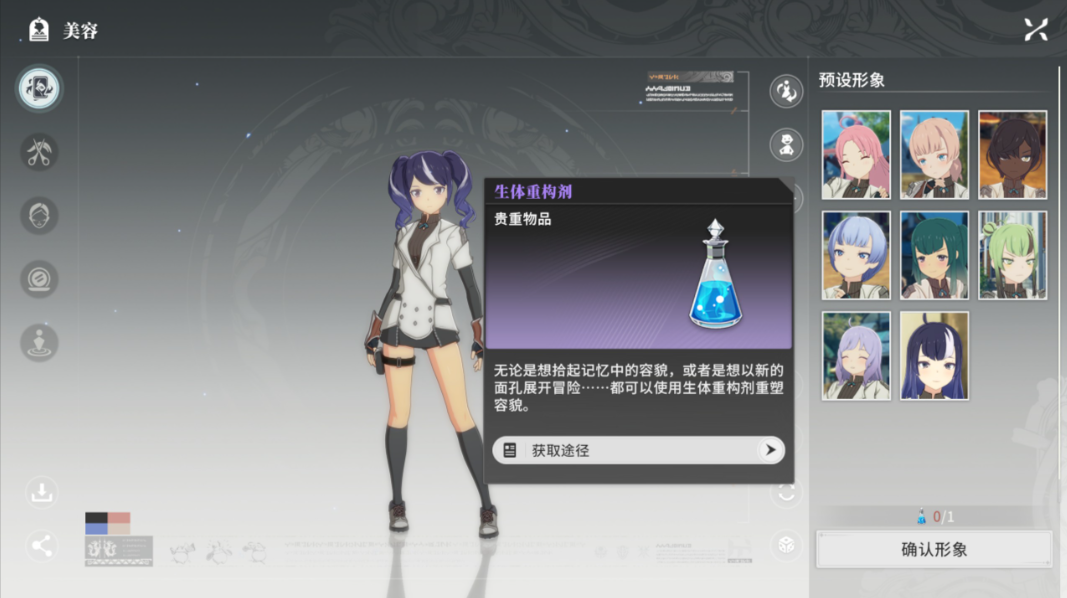Viewport: 1067px width, 598px height.
Task: Randomize appearance with the dice icon
Action: 787,545
